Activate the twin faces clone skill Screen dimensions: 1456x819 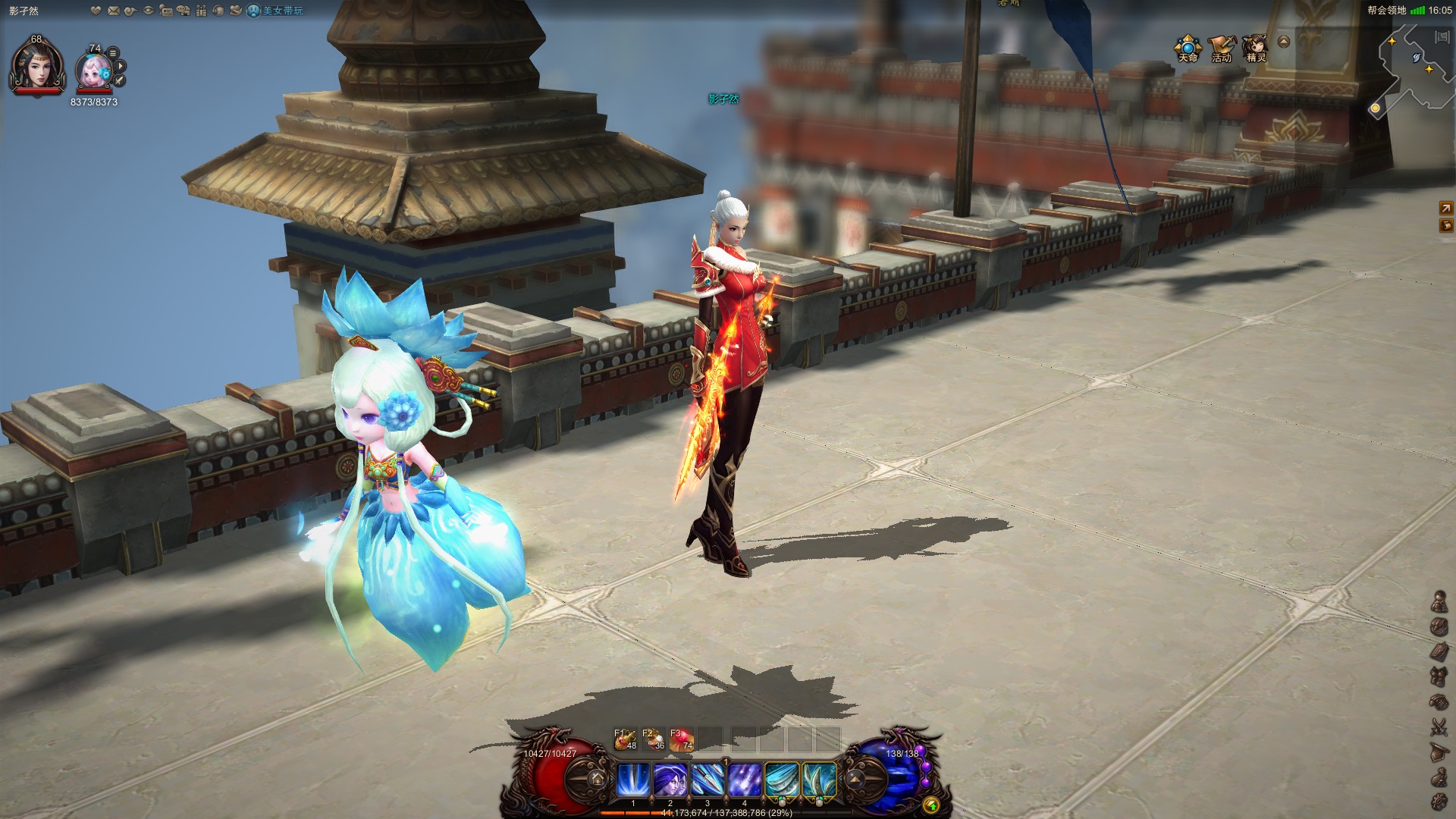click(670, 780)
